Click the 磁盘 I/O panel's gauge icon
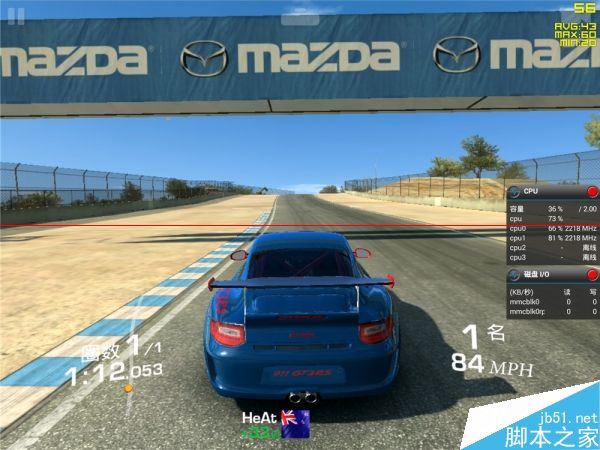This screenshot has height=450, width=600. 514,274
